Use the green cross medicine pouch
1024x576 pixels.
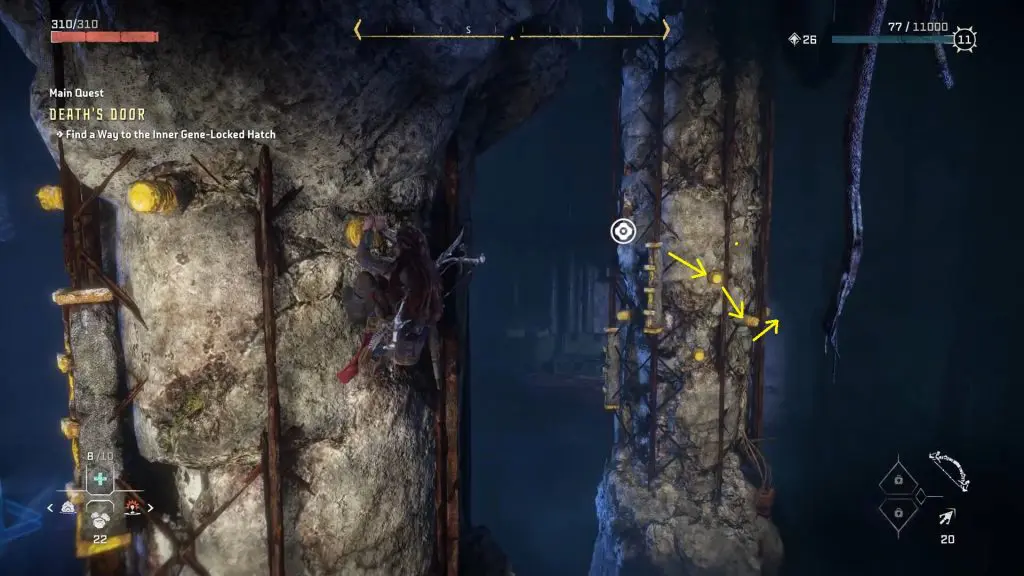[x=100, y=479]
